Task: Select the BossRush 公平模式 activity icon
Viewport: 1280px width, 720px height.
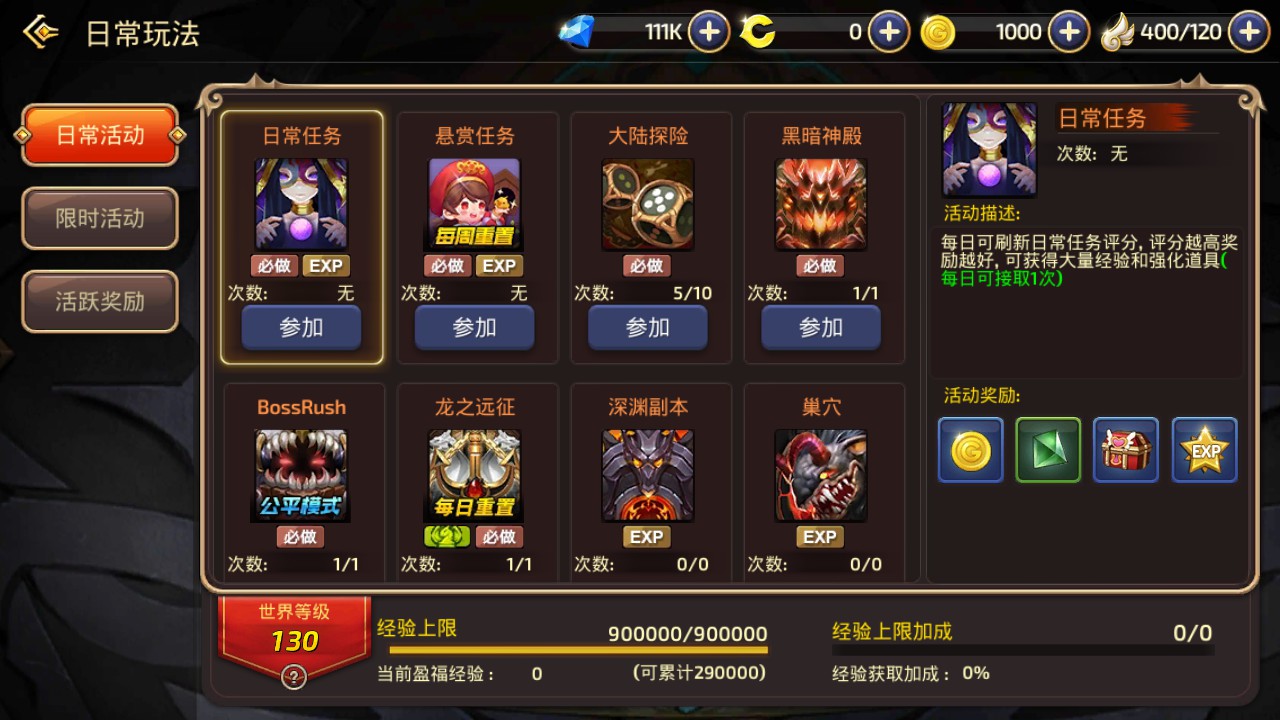Action: (x=301, y=473)
